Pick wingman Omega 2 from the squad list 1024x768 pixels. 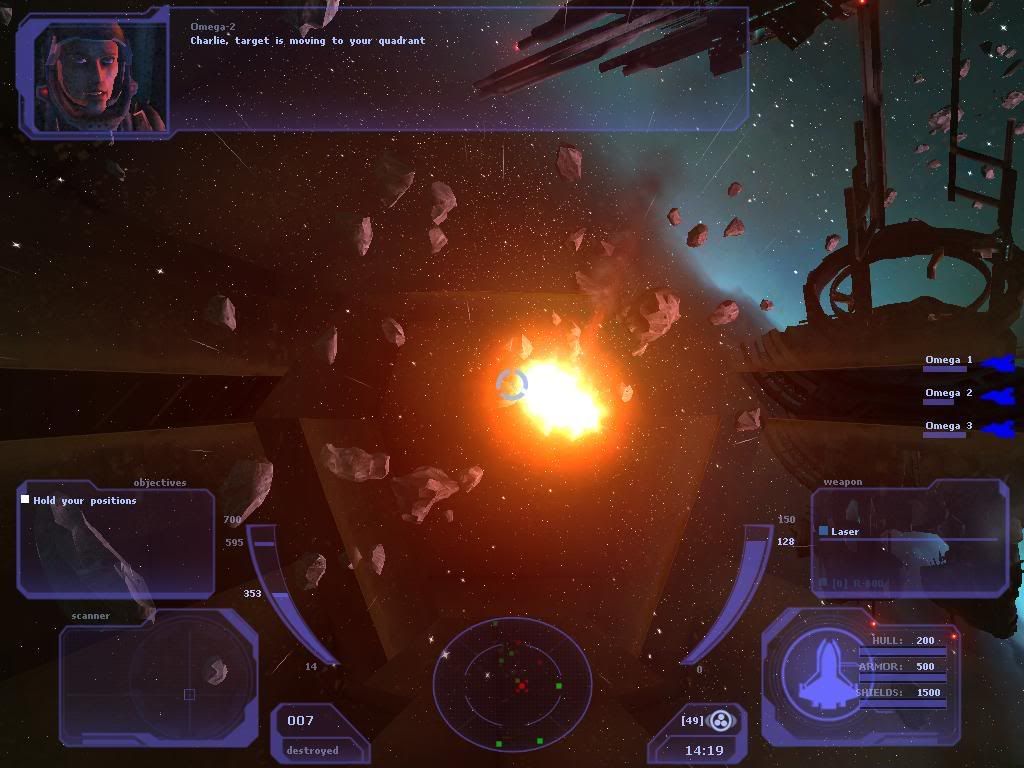[948, 394]
